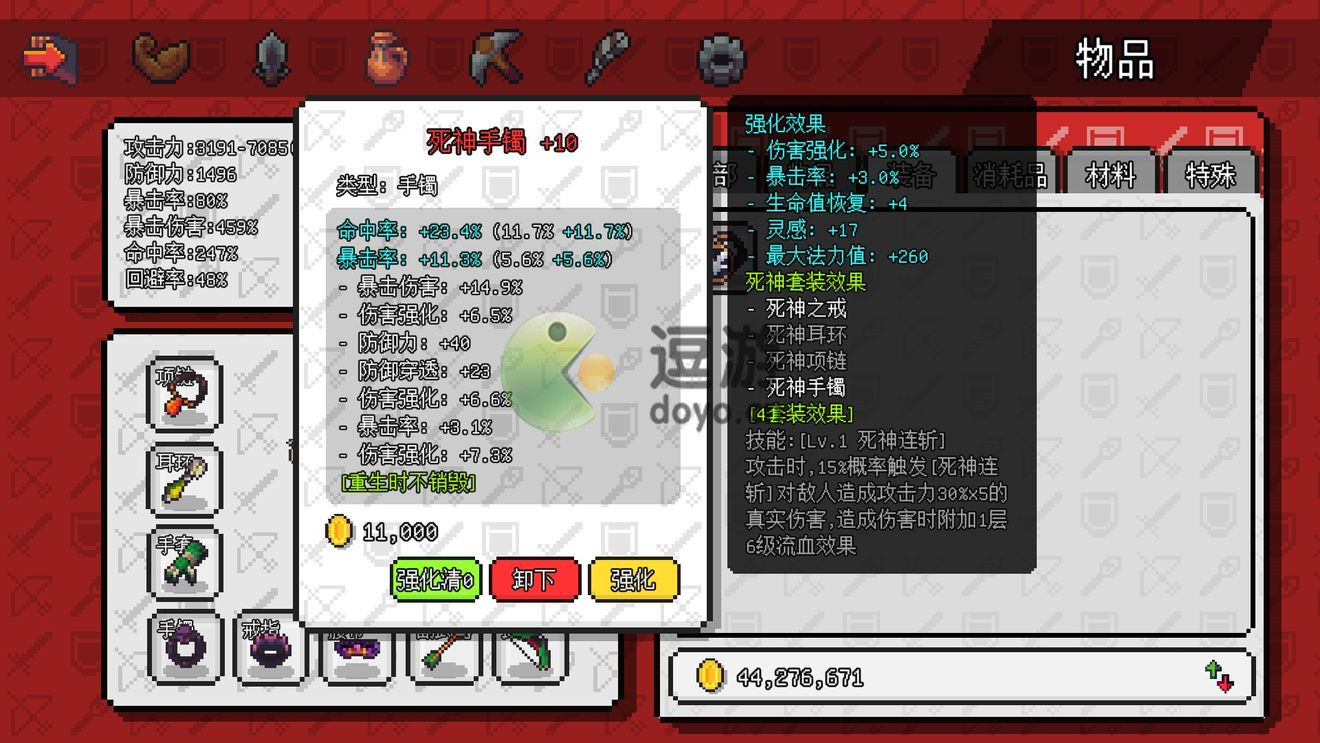This screenshot has height=743, width=1320.
Task: Switch to the 消耗品 consumables tab
Action: coord(1010,175)
